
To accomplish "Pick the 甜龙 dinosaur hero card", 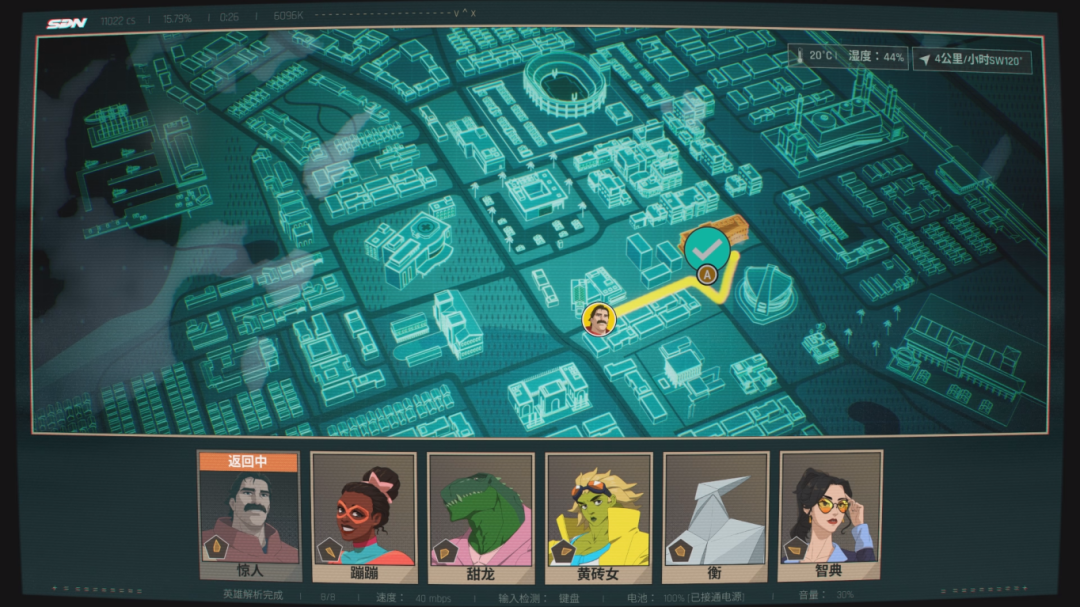I will [481, 517].
